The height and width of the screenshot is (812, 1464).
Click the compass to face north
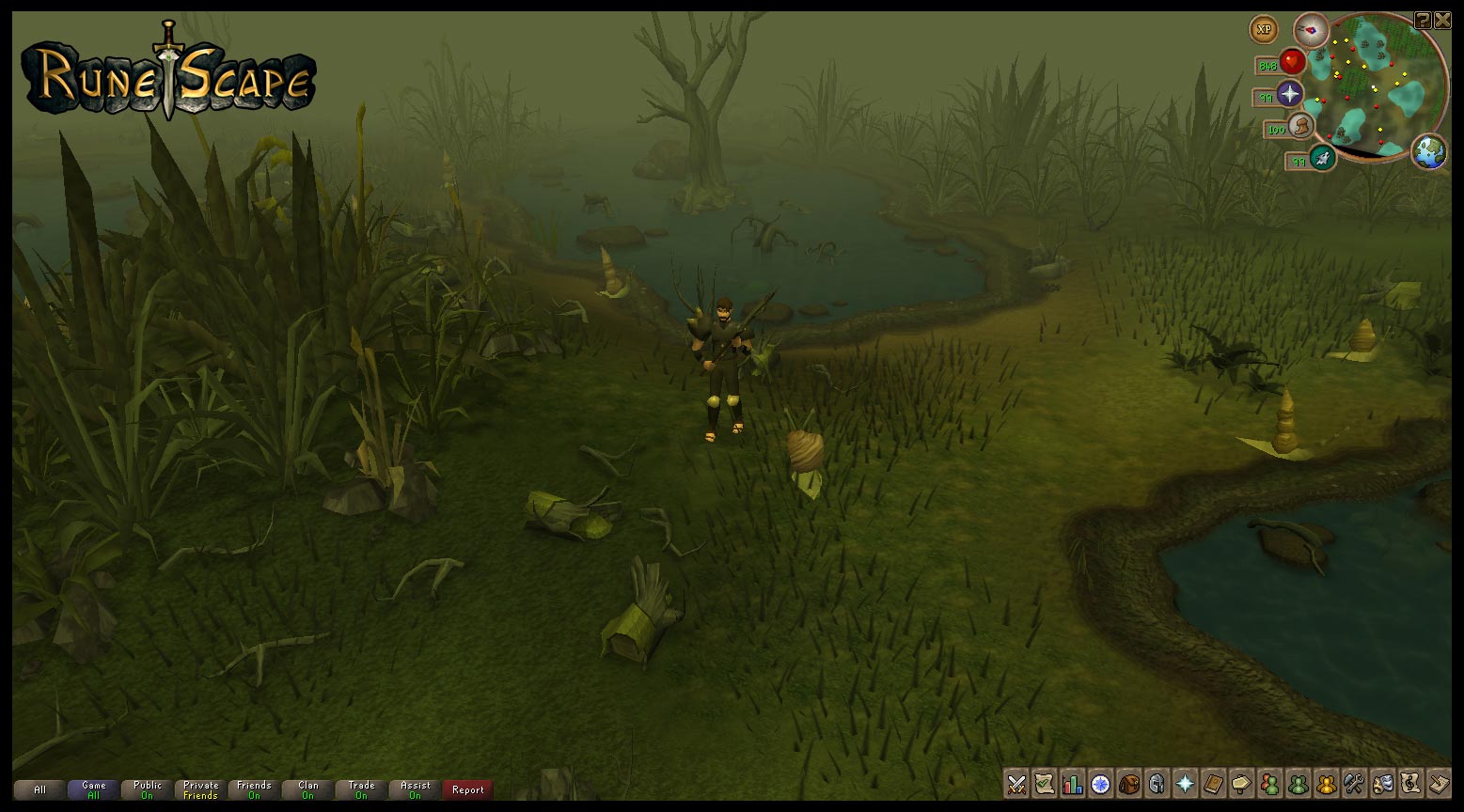tap(1310, 30)
